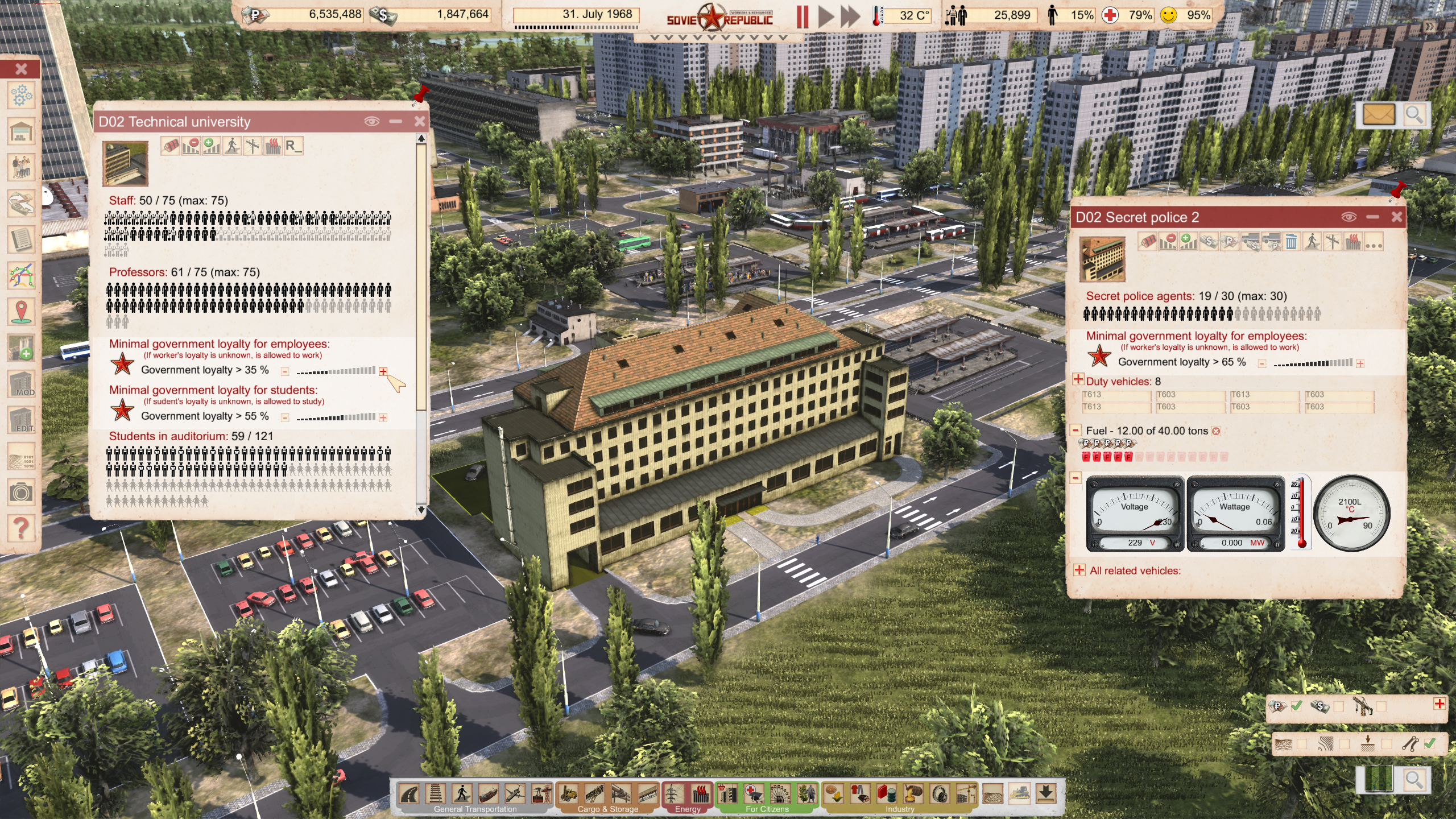Image resolution: width=1456 pixels, height=819 pixels.
Task: Toggle the eye icon on Secret police window
Action: point(1349,217)
